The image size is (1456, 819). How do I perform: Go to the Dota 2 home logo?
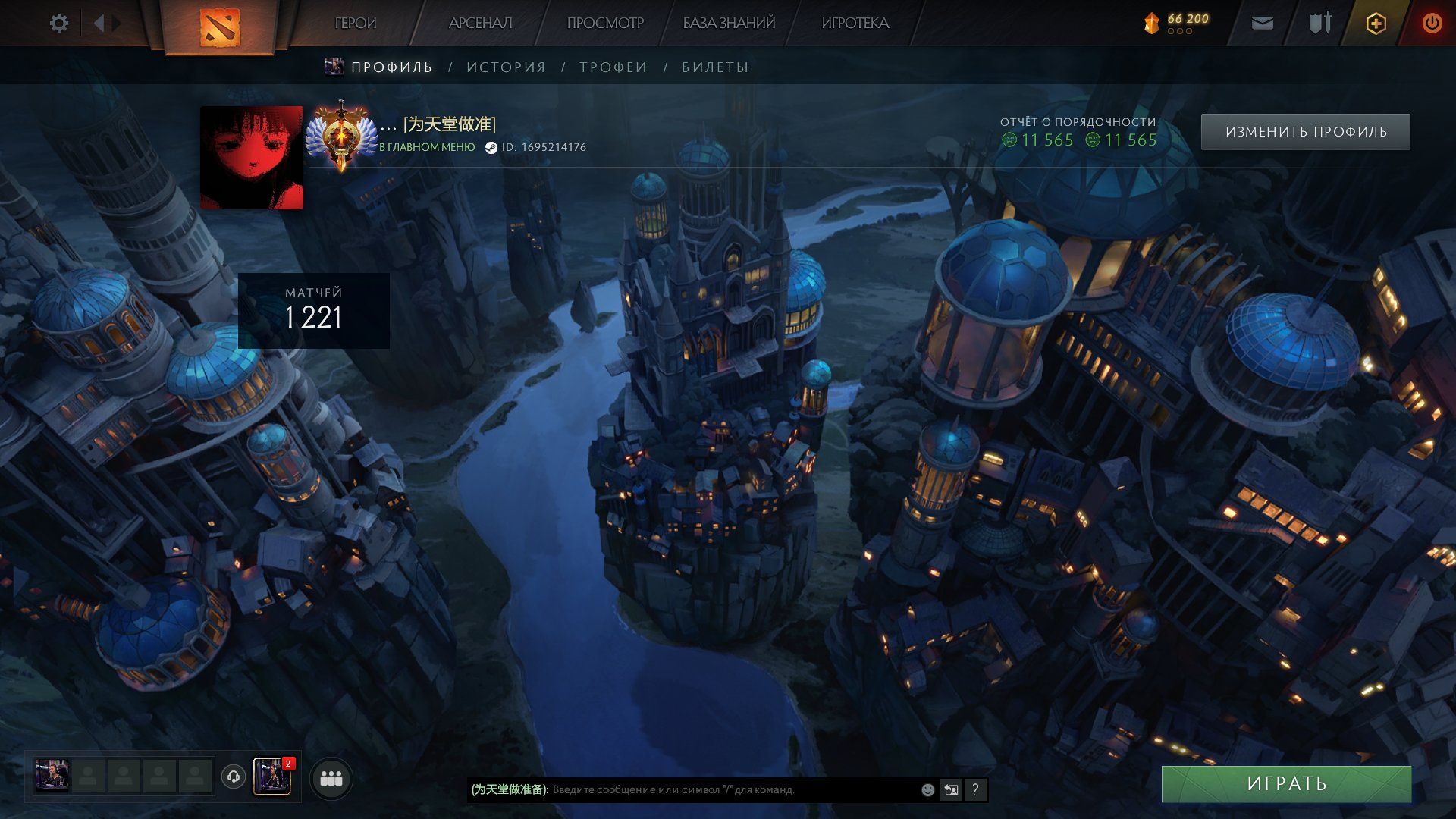click(x=219, y=27)
